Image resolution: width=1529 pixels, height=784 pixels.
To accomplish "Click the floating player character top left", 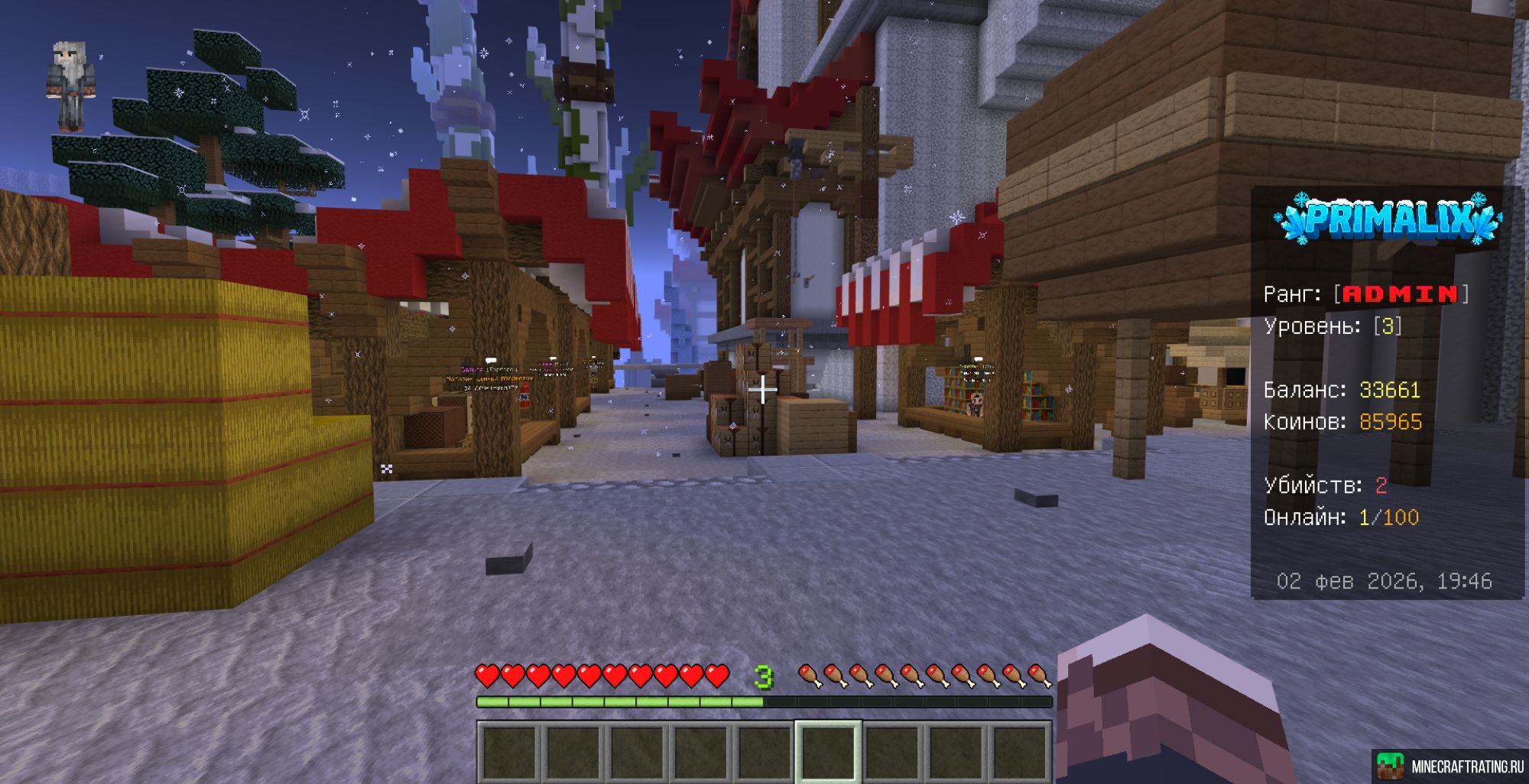I will coord(73,80).
